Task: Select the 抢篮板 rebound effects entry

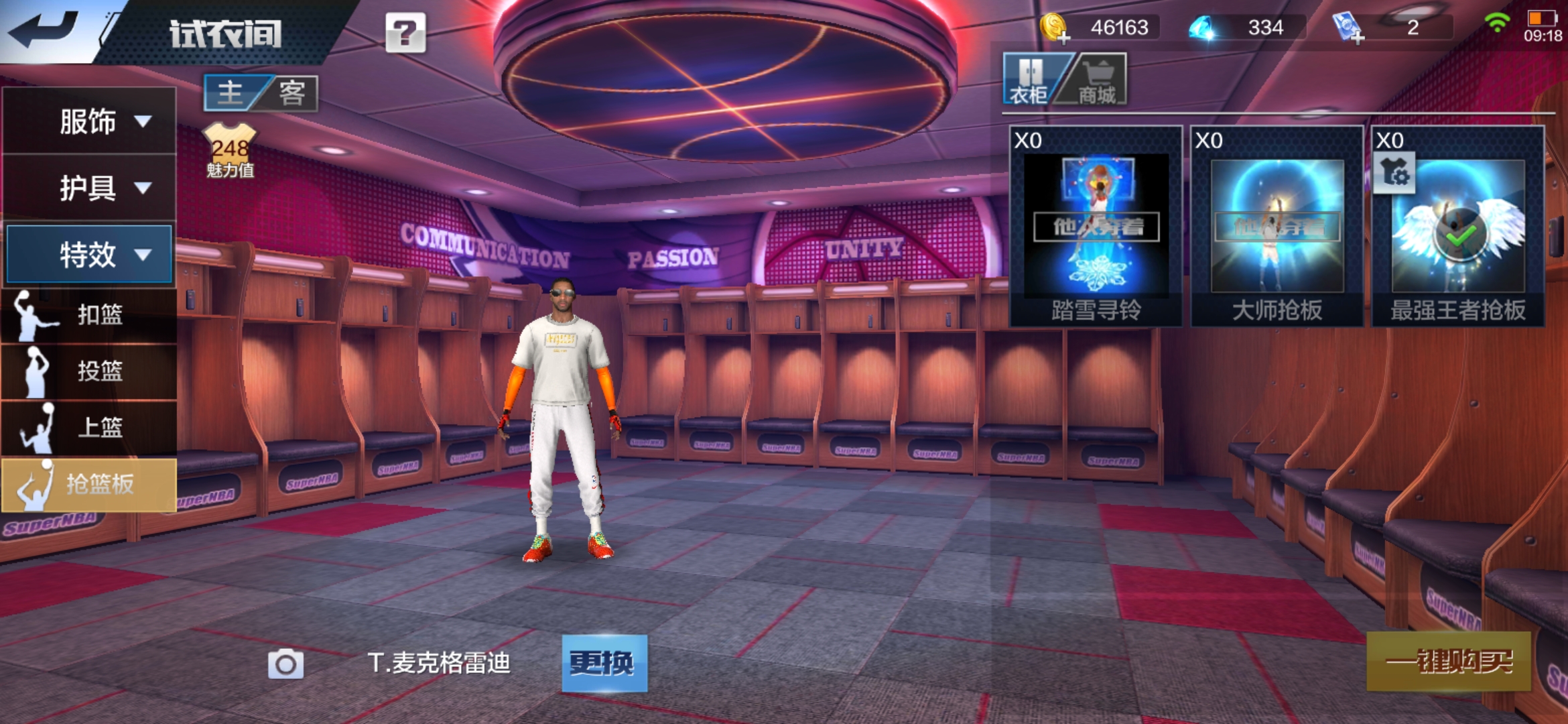Action: click(89, 484)
